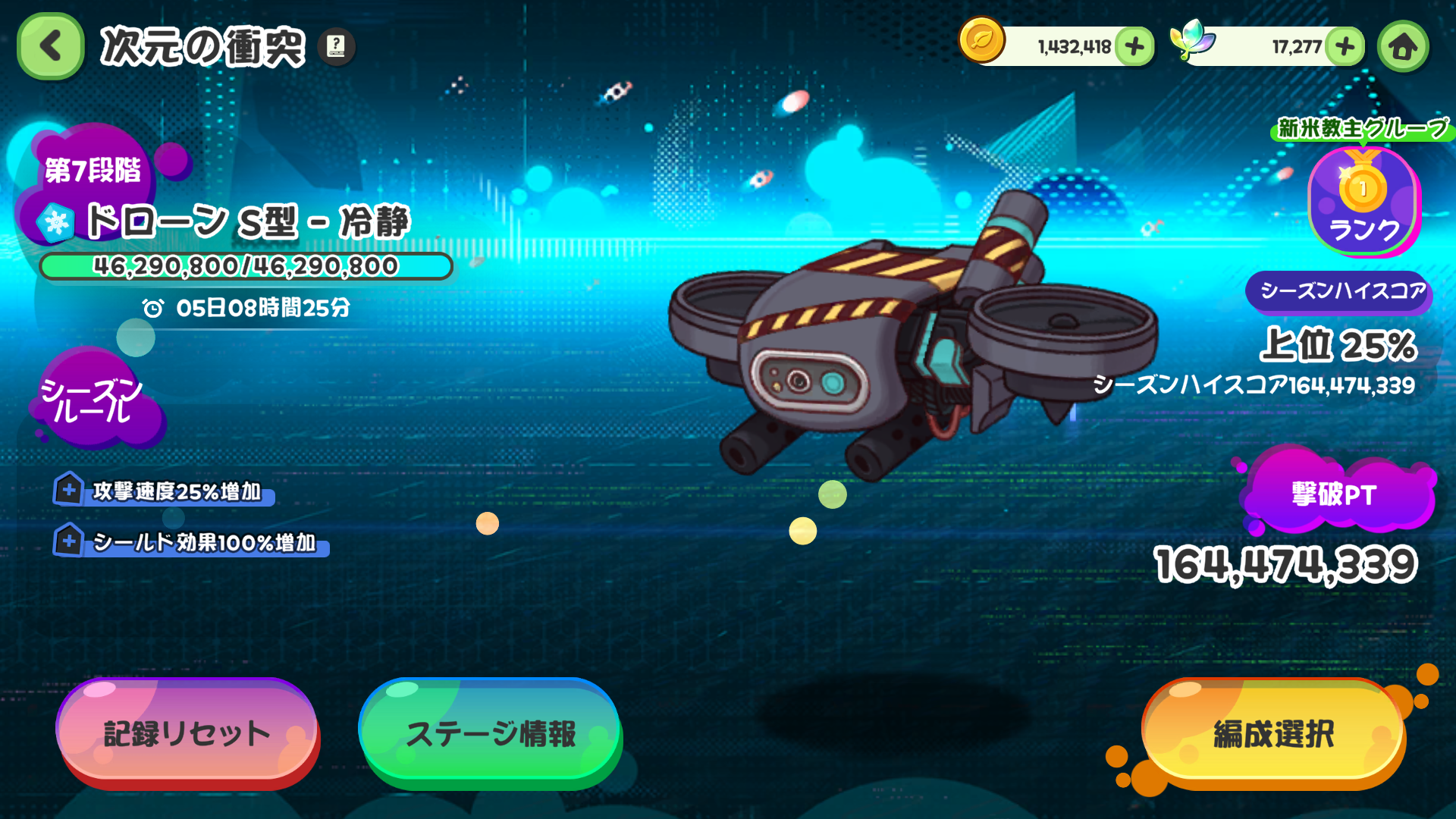Image resolution: width=1456 pixels, height=819 pixels.
Task: Add more crystals with plus button
Action: pyautogui.click(x=1345, y=46)
